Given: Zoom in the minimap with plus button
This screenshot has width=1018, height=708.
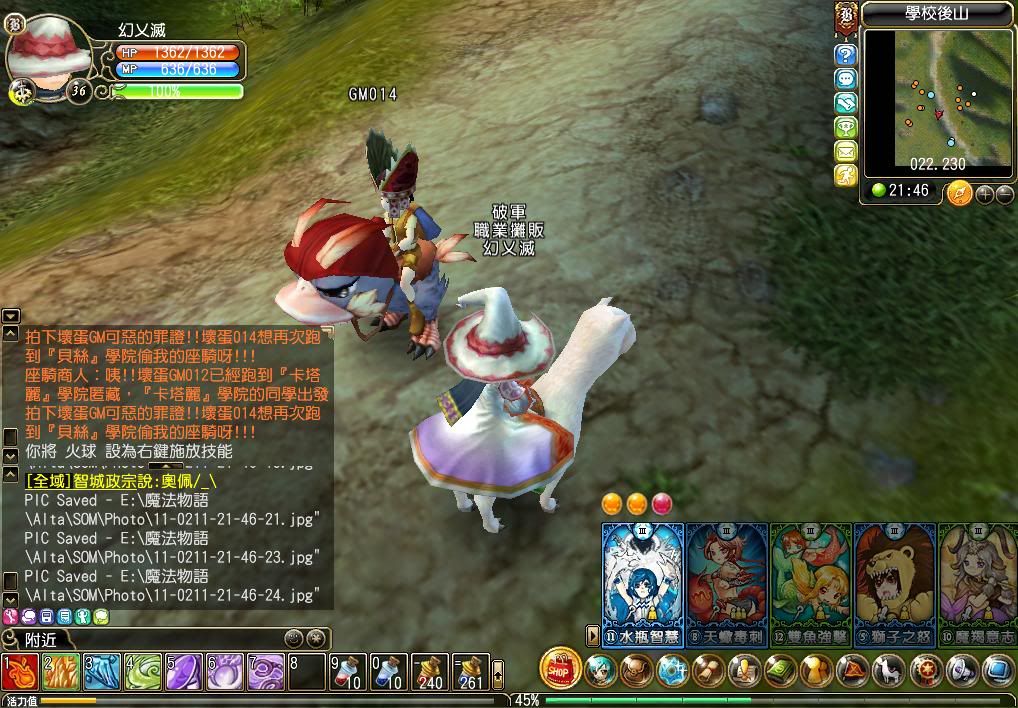Looking at the screenshot, I should 985,193.
